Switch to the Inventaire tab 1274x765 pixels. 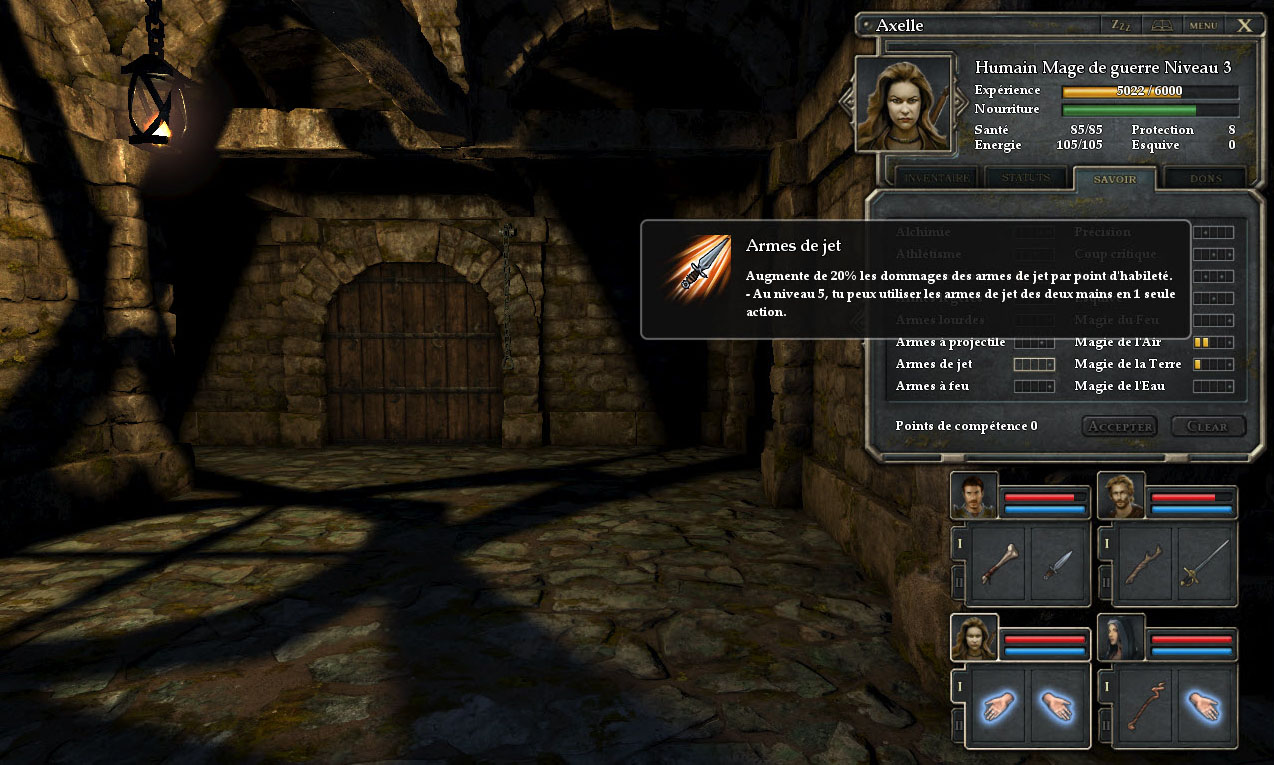pyautogui.click(x=936, y=178)
